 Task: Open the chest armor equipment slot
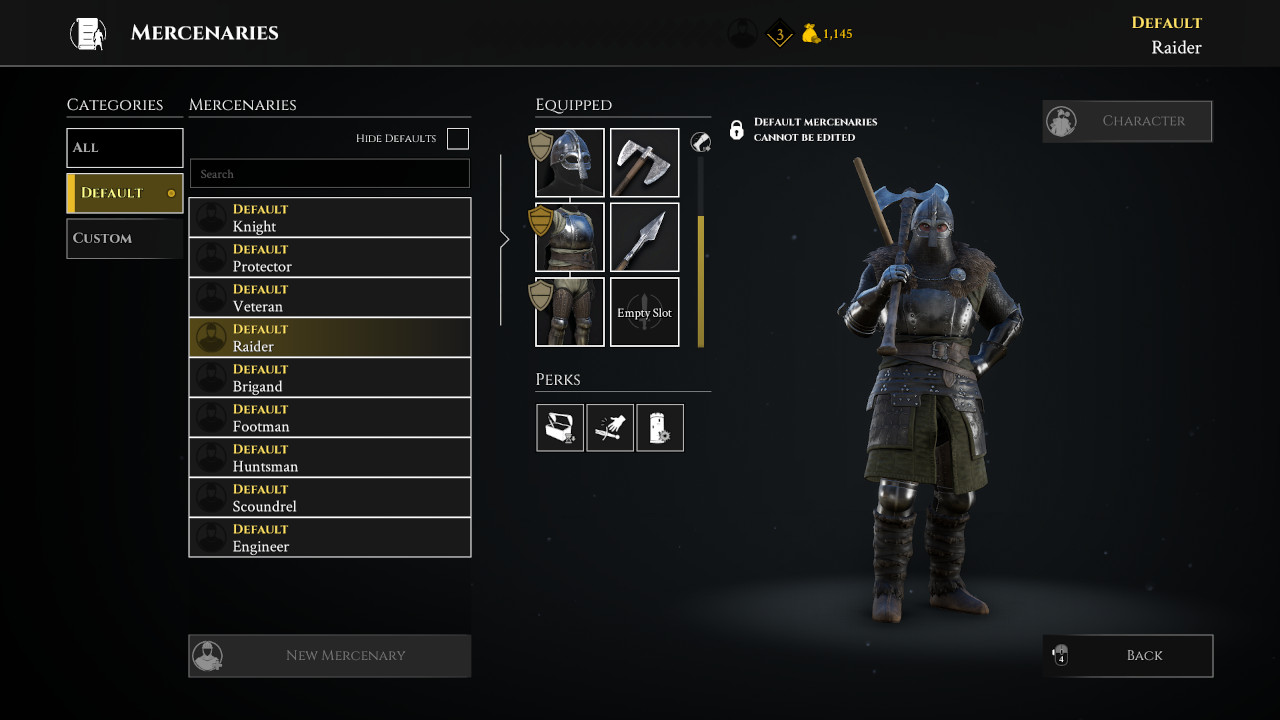(569, 237)
